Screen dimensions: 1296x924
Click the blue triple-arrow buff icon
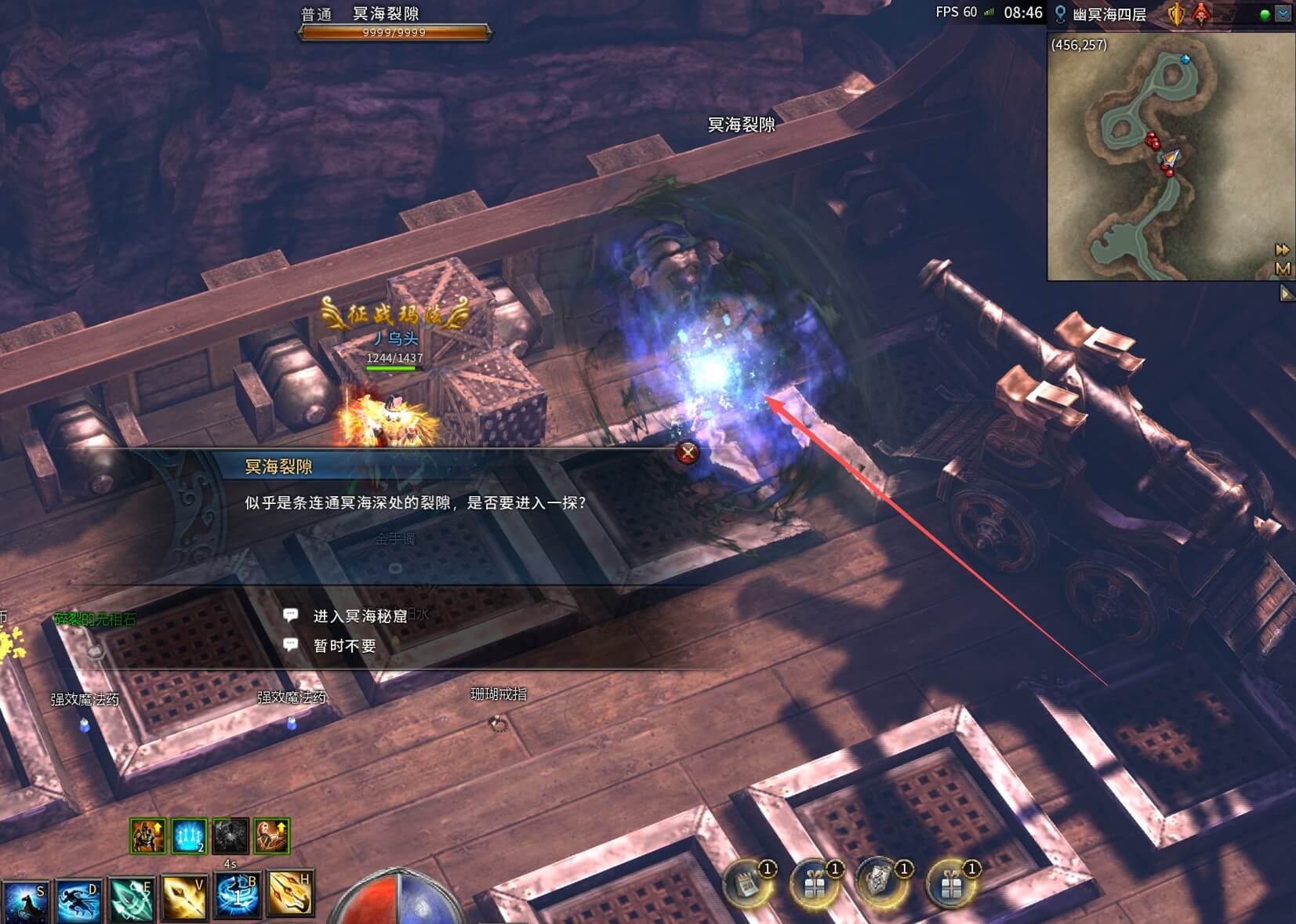tap(189, 836)
